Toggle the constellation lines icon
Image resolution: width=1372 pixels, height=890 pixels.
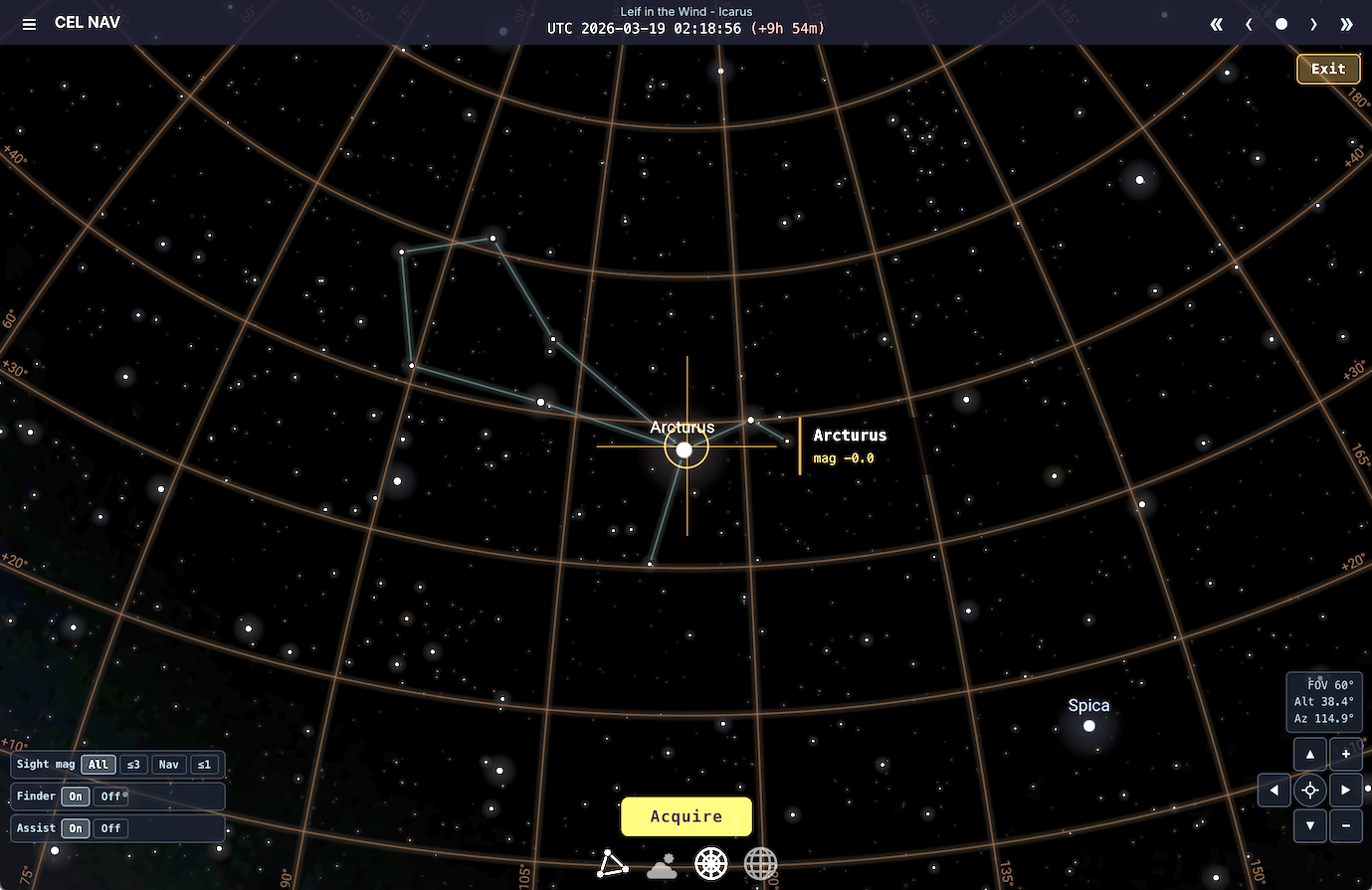tap(612, 864)
